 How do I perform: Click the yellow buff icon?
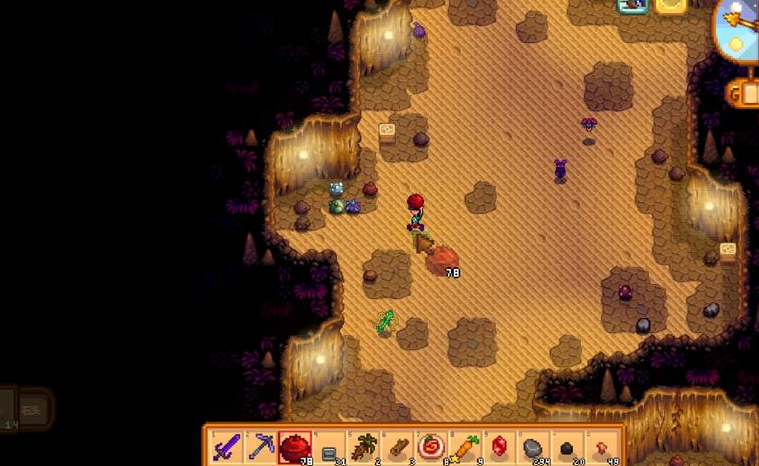[671, 5]
